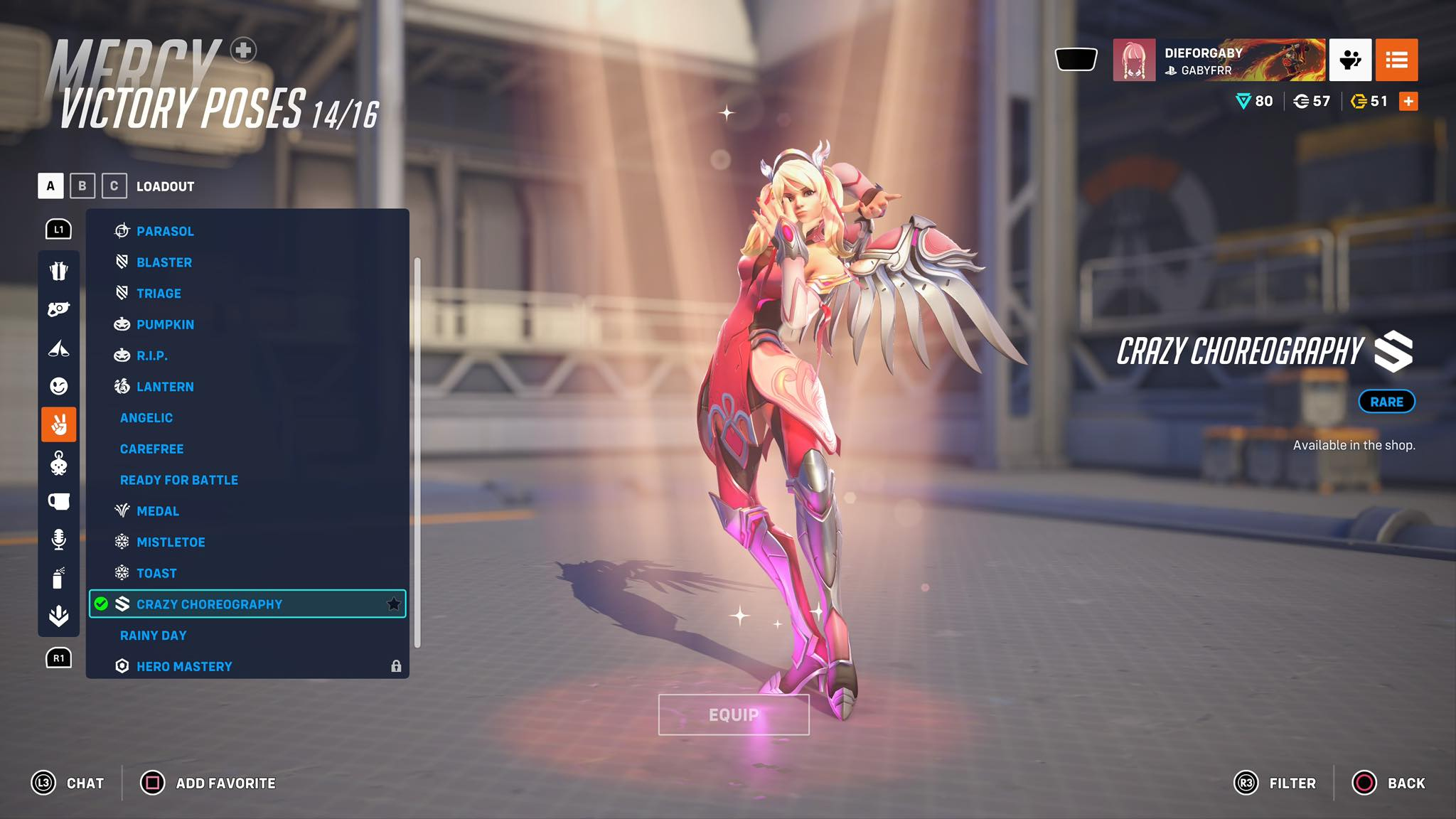
Task: Choose the locked Hero Mastery pose
Action: point(184,666)
